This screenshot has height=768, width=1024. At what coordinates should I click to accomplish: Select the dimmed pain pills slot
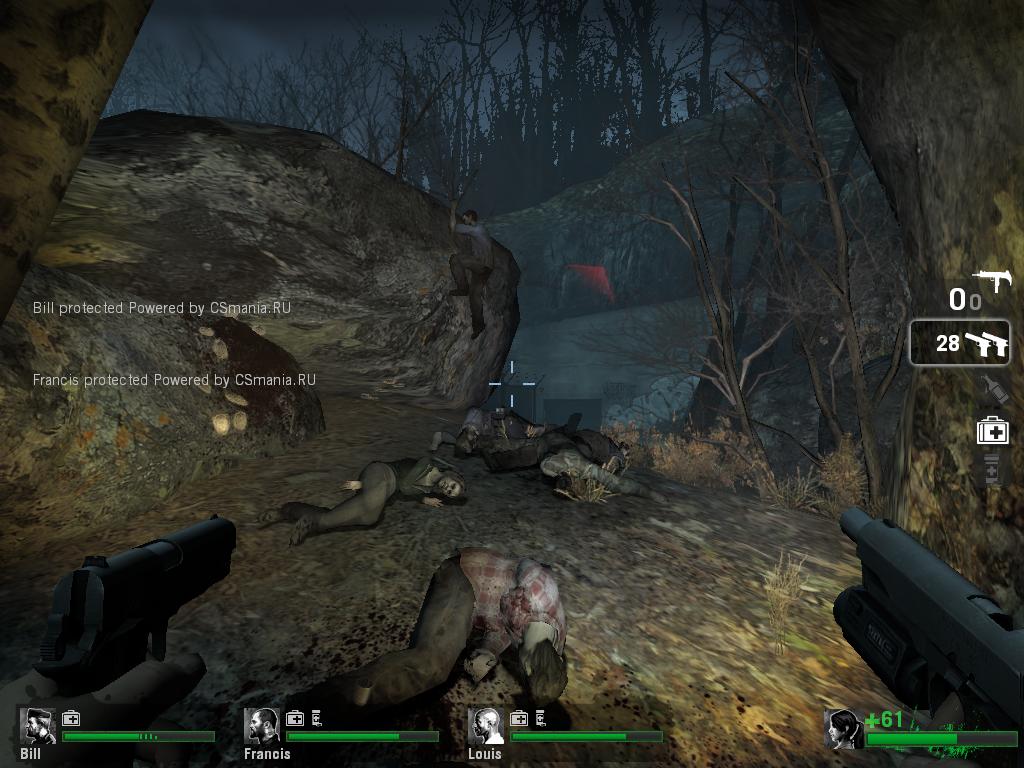pos(993,469)
